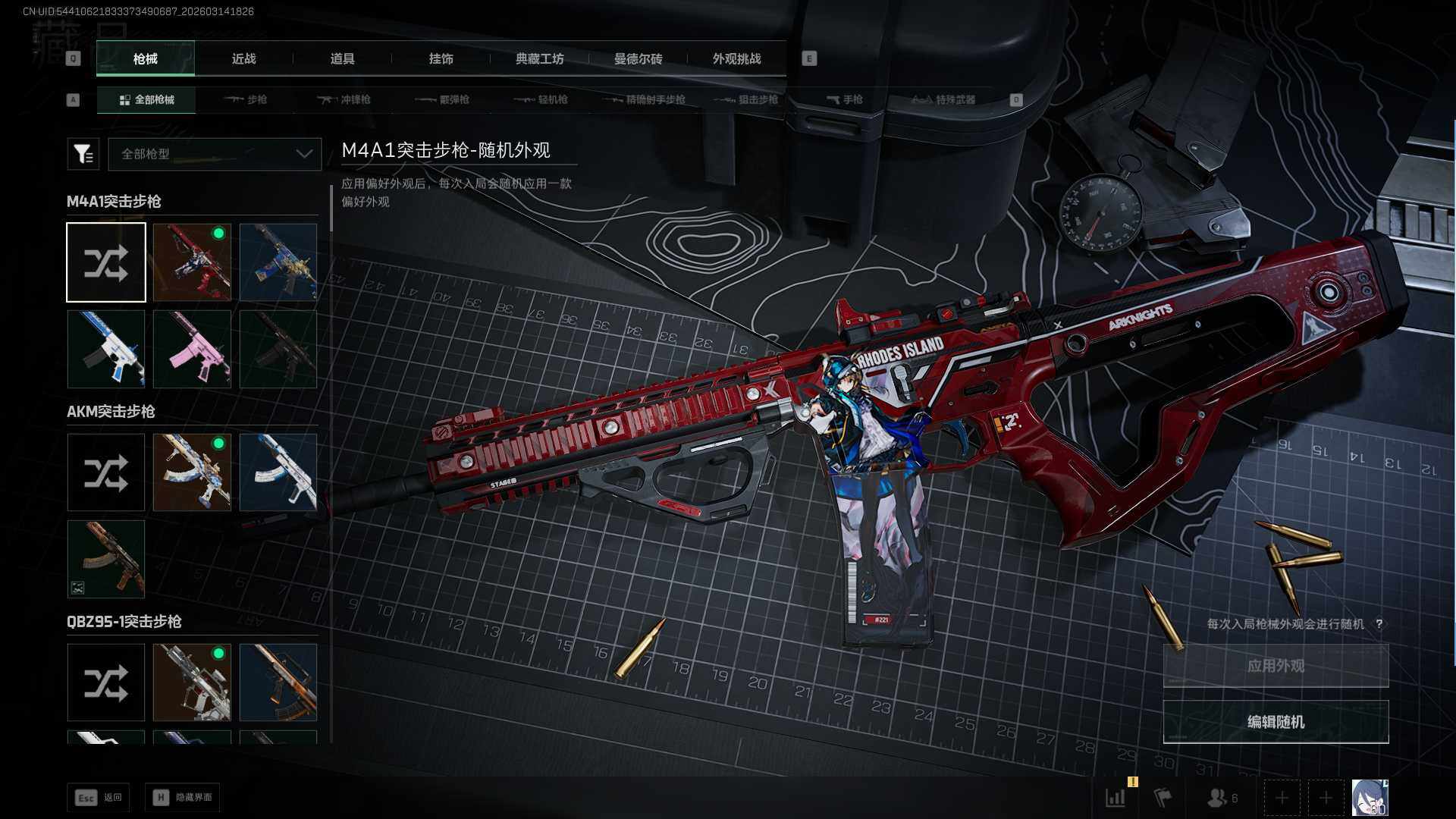1456x819 pixels.
Task: Choose the pink M4A1 skin thumbnail
Action: tap(192, 349)
